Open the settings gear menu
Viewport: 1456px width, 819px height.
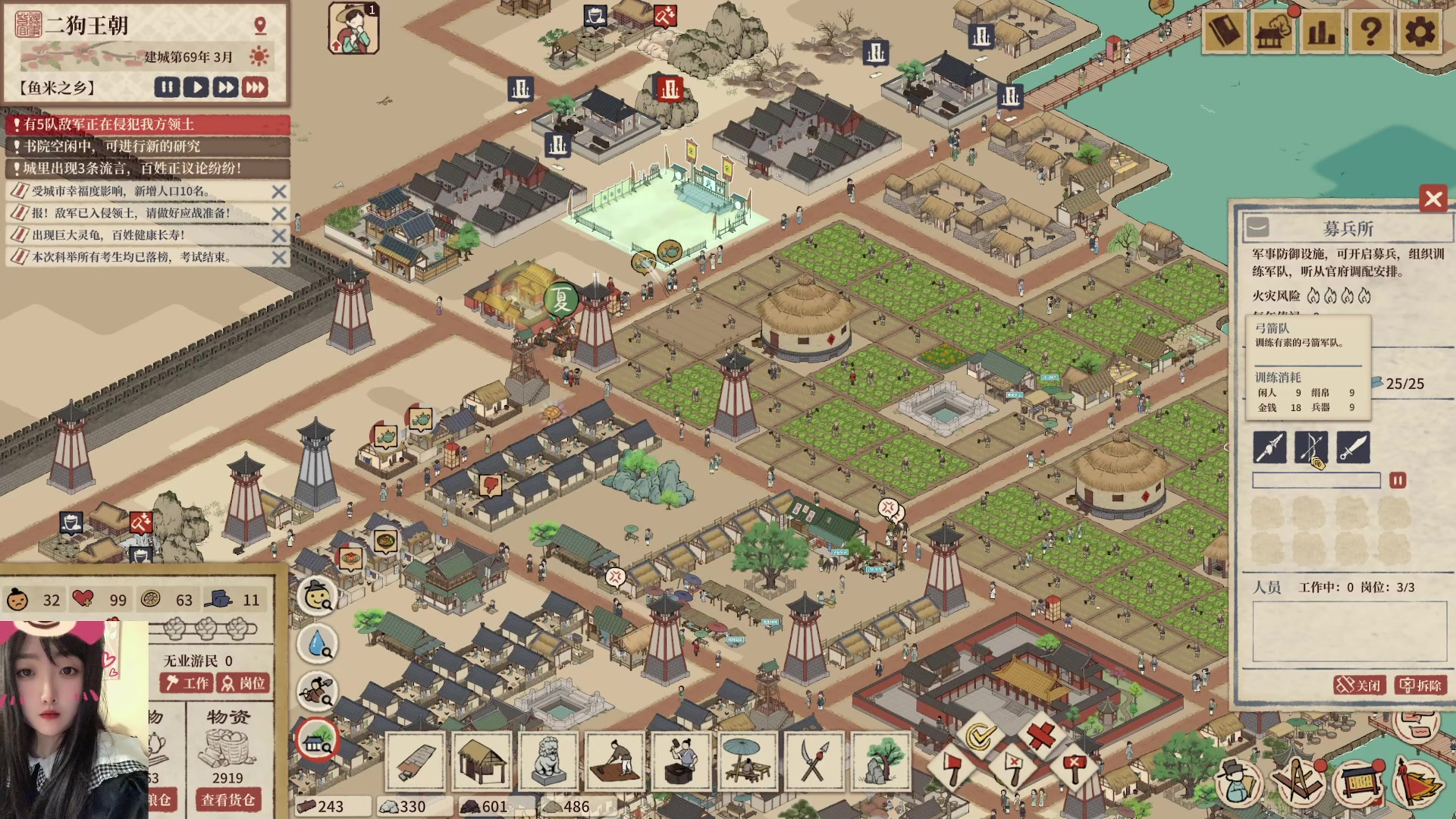(x=1420, y=33)
